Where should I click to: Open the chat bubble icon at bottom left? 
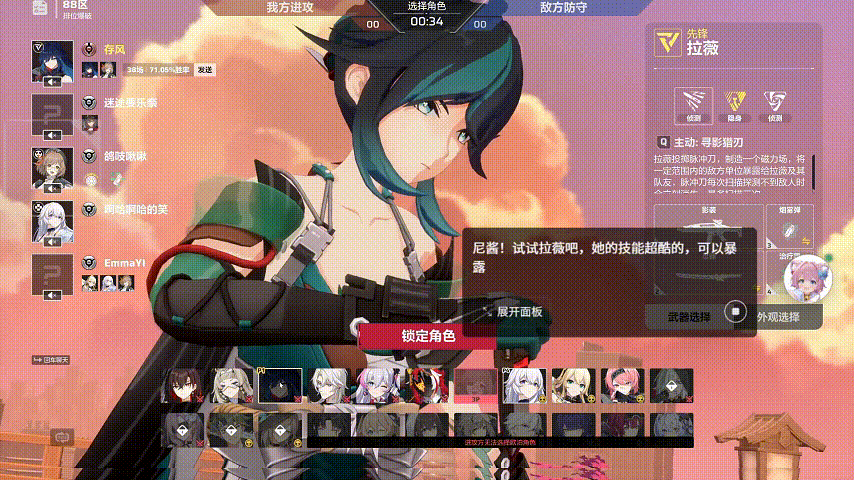coord(63,436)
